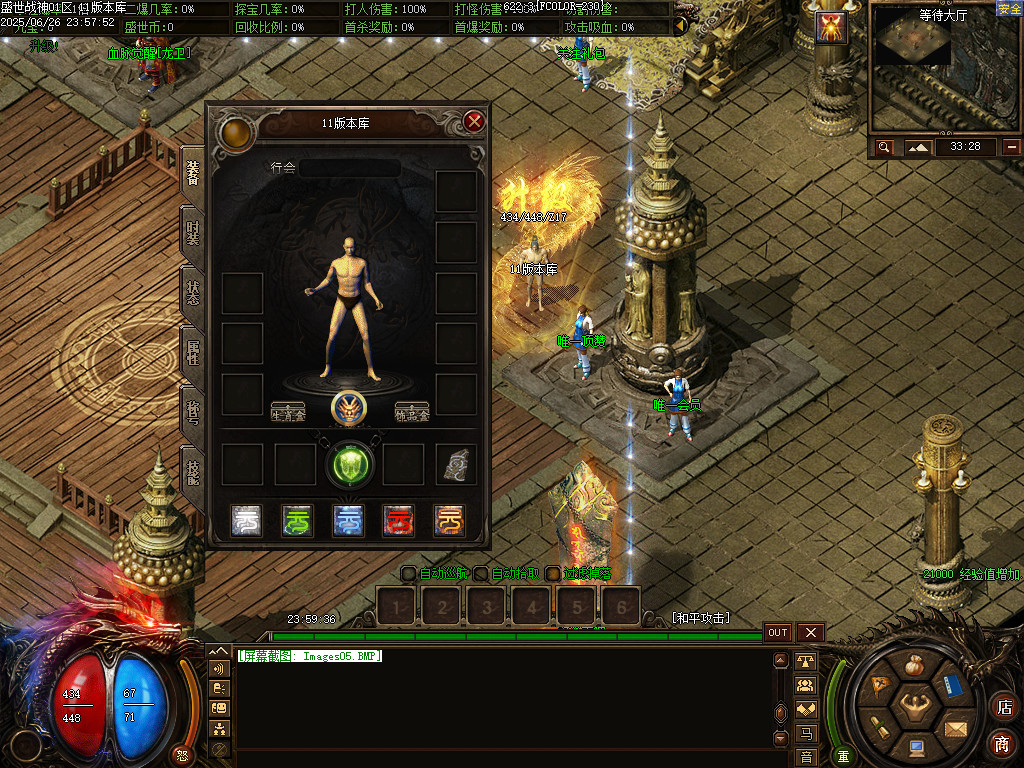Image resolution: width=1024 pixels, height=768 pixels.
Task: Close the 11版本库 character panel
Action: (x=474, y=122)
